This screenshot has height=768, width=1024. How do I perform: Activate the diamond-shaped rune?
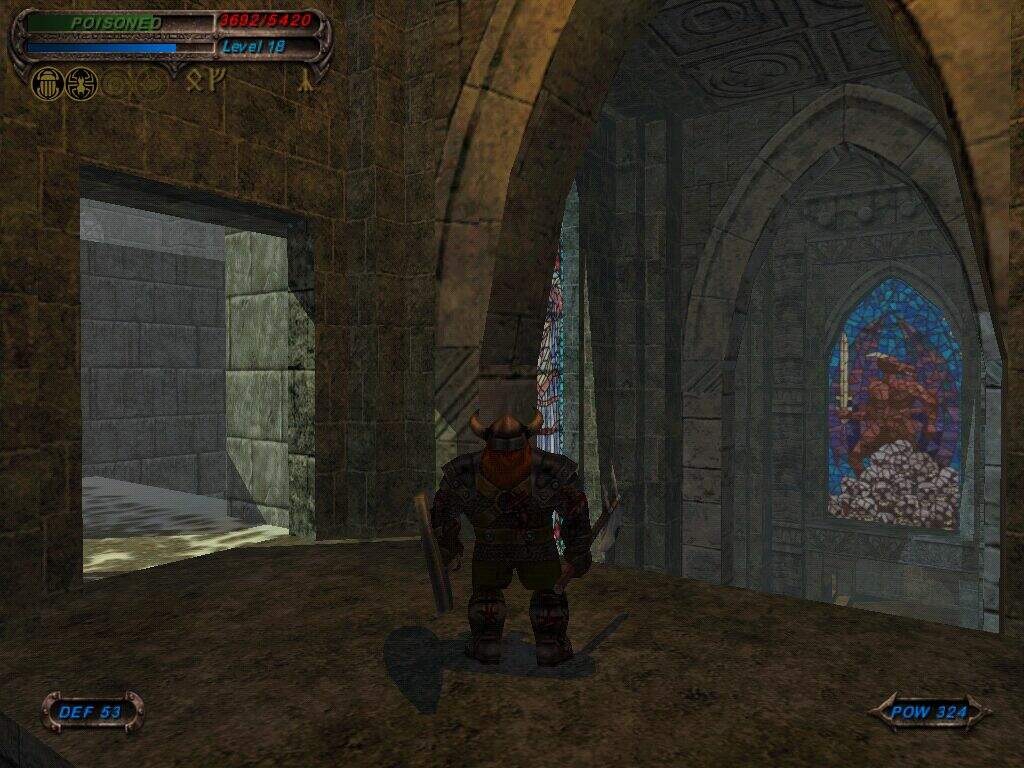click(195, 80)
